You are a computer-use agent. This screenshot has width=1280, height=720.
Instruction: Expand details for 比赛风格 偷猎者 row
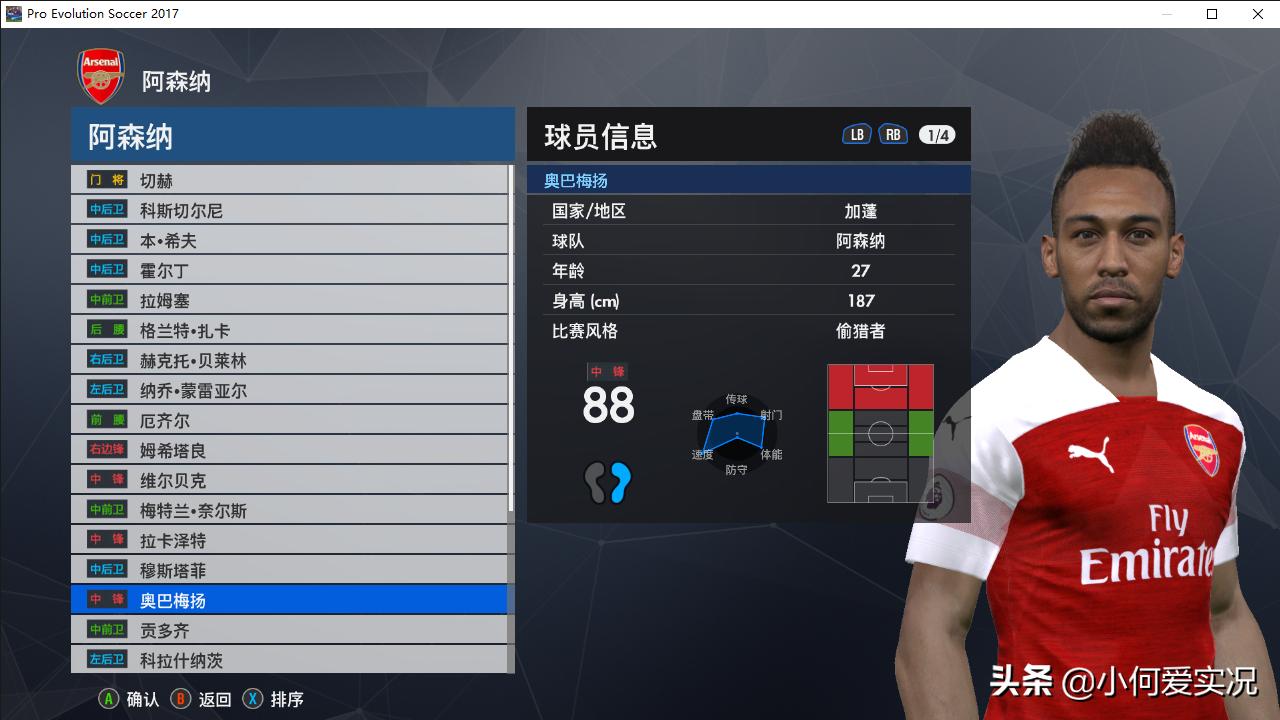748,331
